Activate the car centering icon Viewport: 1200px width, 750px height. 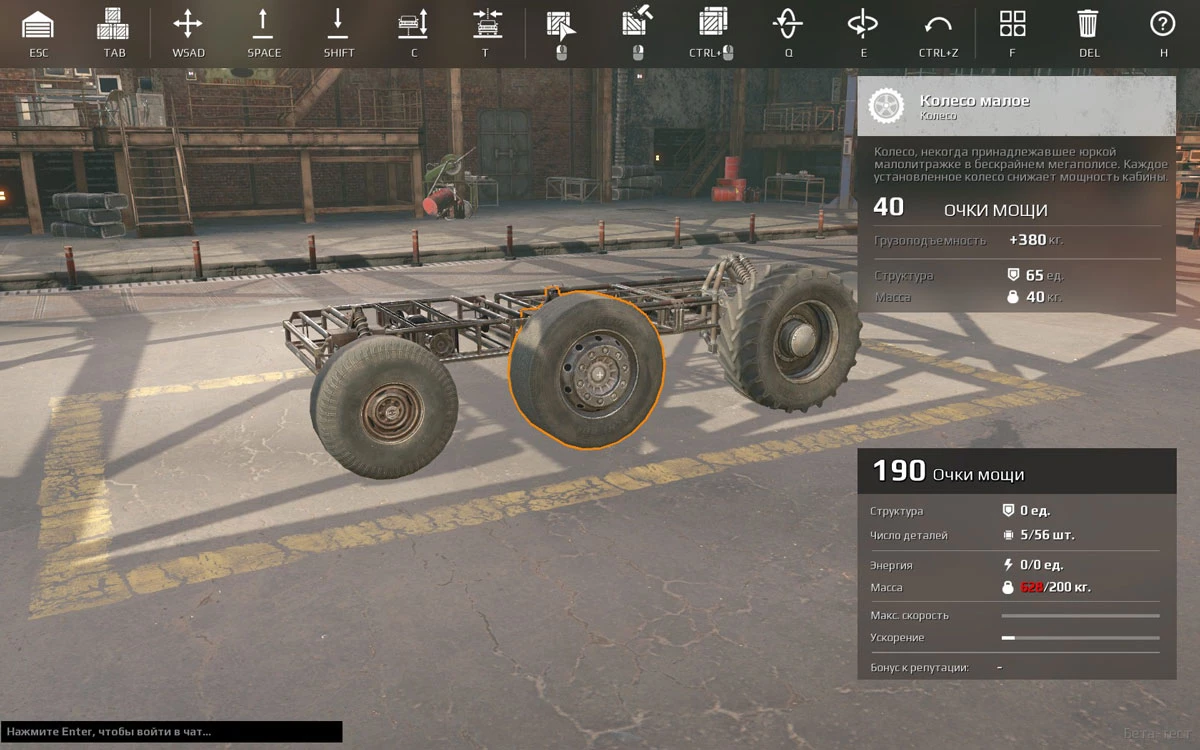(x=487, y=24)
